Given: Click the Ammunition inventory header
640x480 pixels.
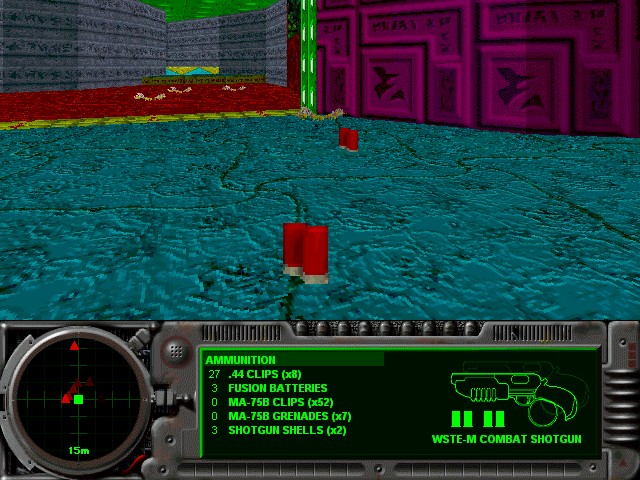Looking at the screenshot, I should pyautogui.click(x=241, y=360).
